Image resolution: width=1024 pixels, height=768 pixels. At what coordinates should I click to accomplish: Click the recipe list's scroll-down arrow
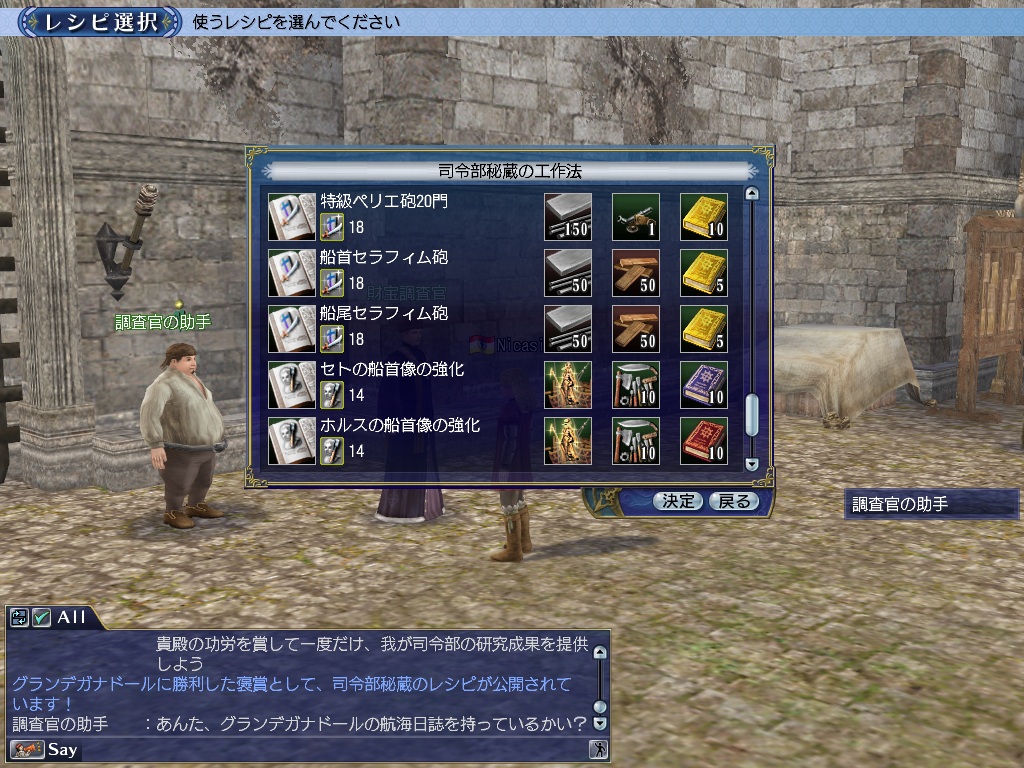[753, 464]
